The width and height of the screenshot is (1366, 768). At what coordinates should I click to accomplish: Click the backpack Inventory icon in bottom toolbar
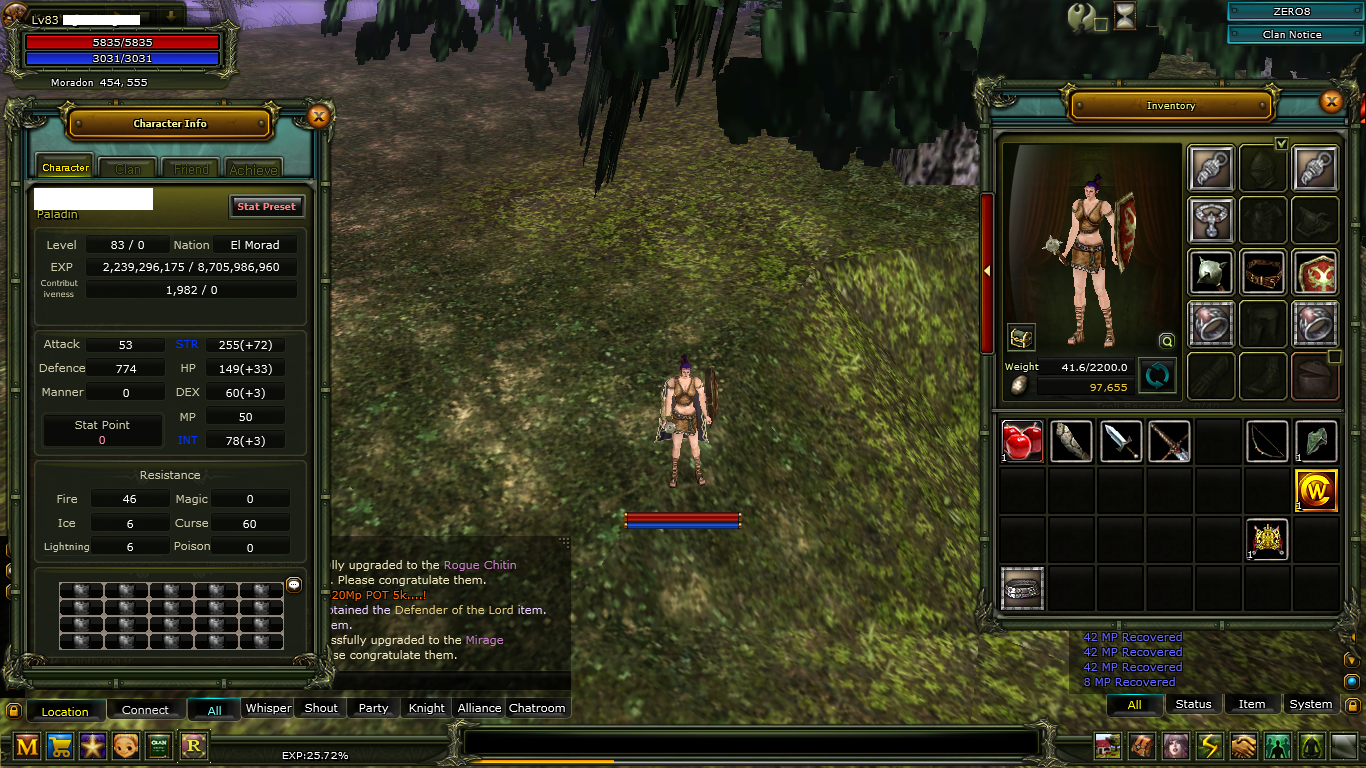click(1141, 745)
